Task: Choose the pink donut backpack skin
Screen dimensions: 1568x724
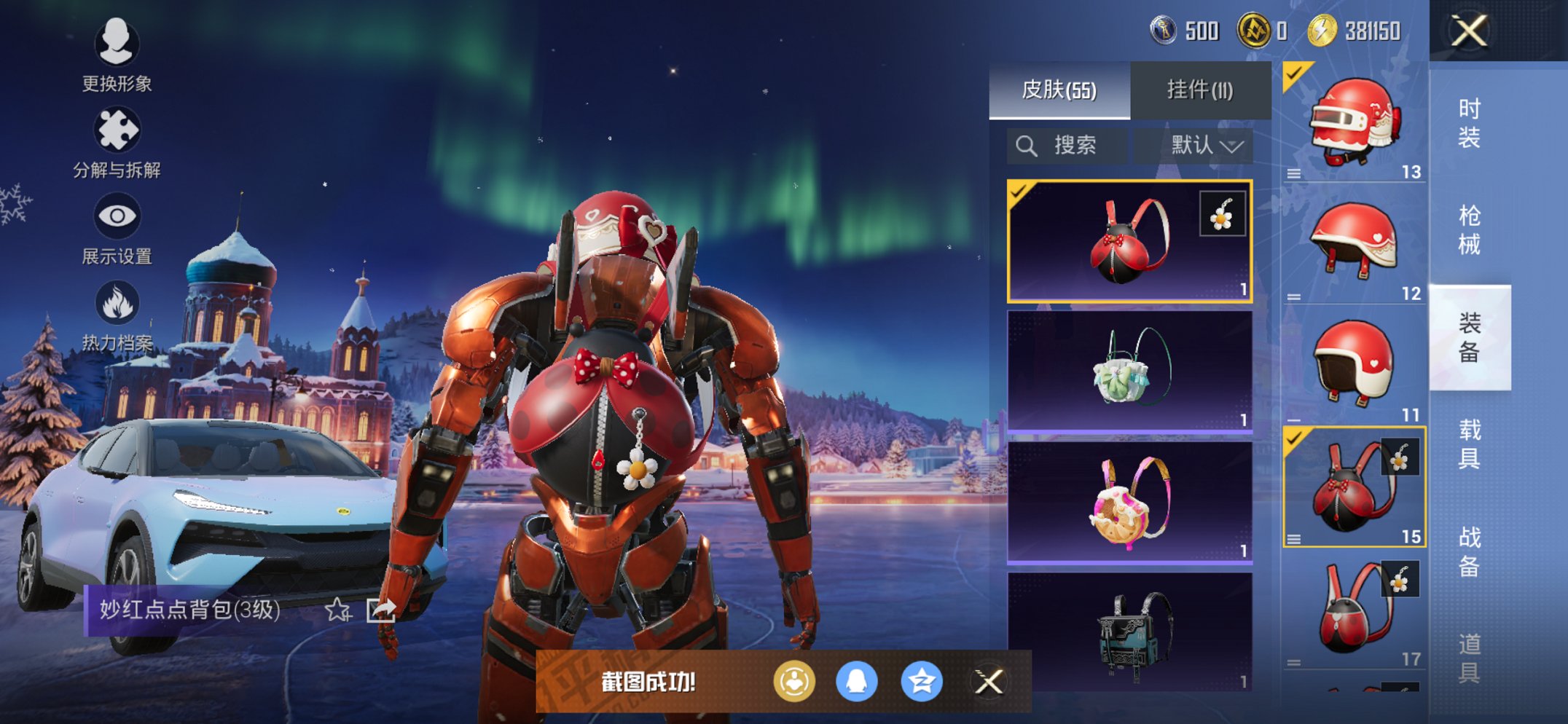Action: 1129,503
